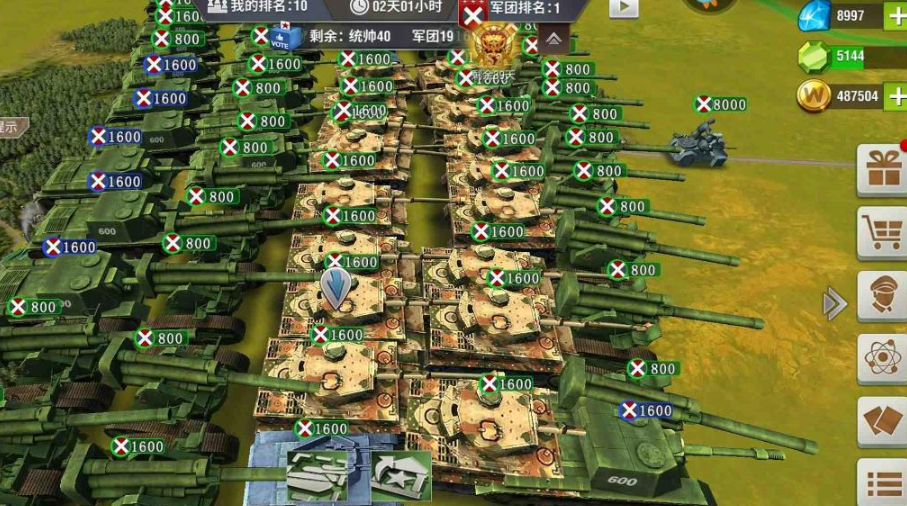Select the return-to-base star icon
Image resolution: width=907 pixels, height=506 pixels.
(400, 474)
